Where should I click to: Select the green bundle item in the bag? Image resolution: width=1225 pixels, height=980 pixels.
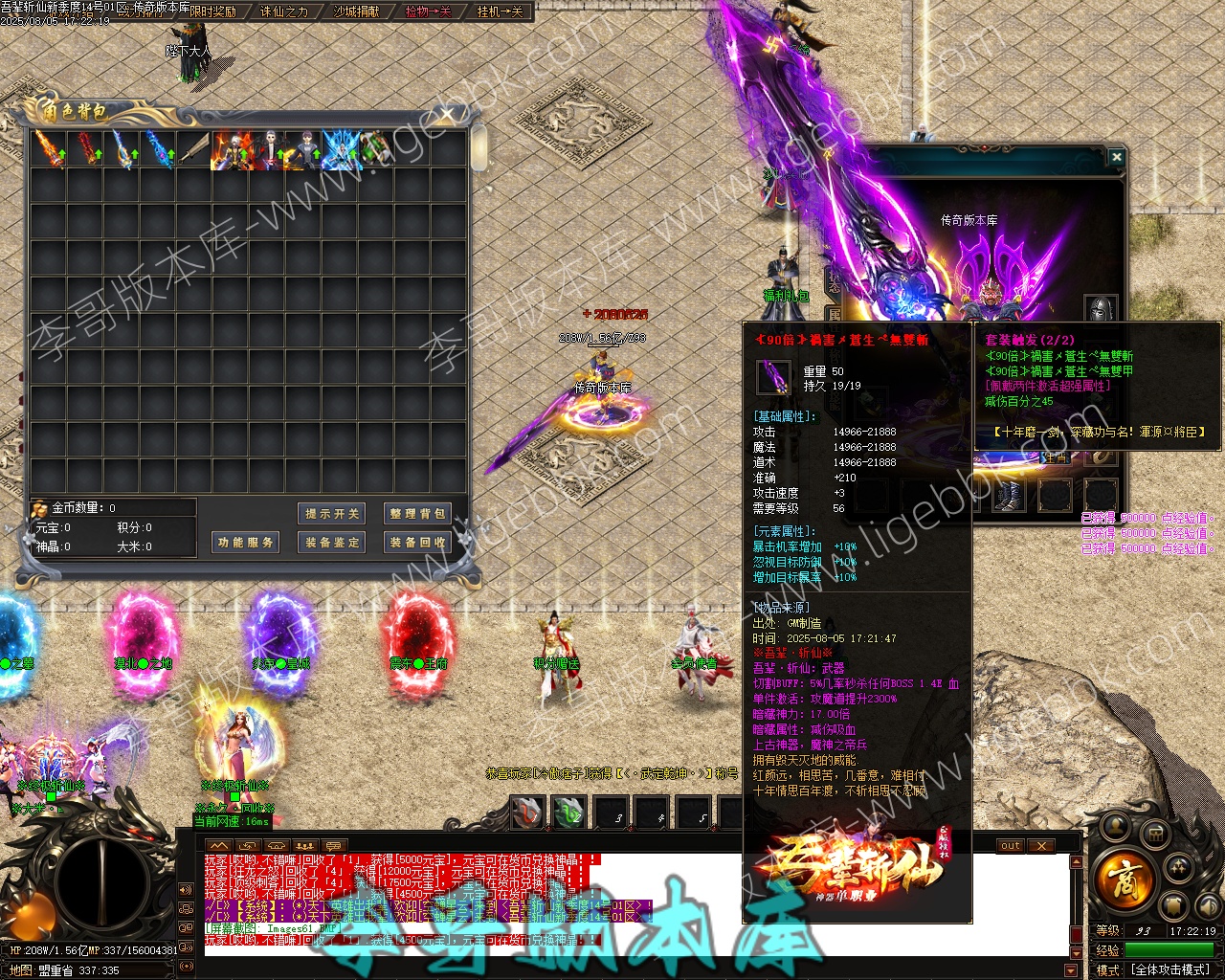376,150
